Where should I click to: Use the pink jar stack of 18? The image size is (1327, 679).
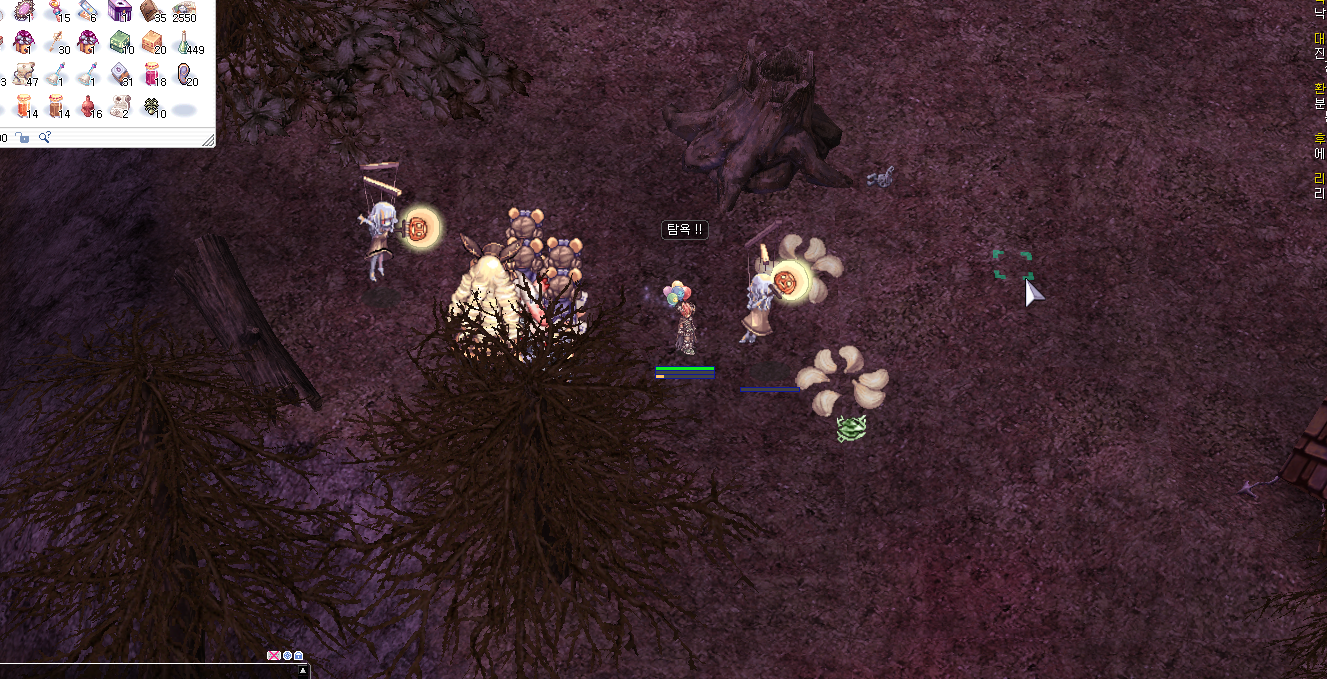pyautogui.click(x=152, y=74)
